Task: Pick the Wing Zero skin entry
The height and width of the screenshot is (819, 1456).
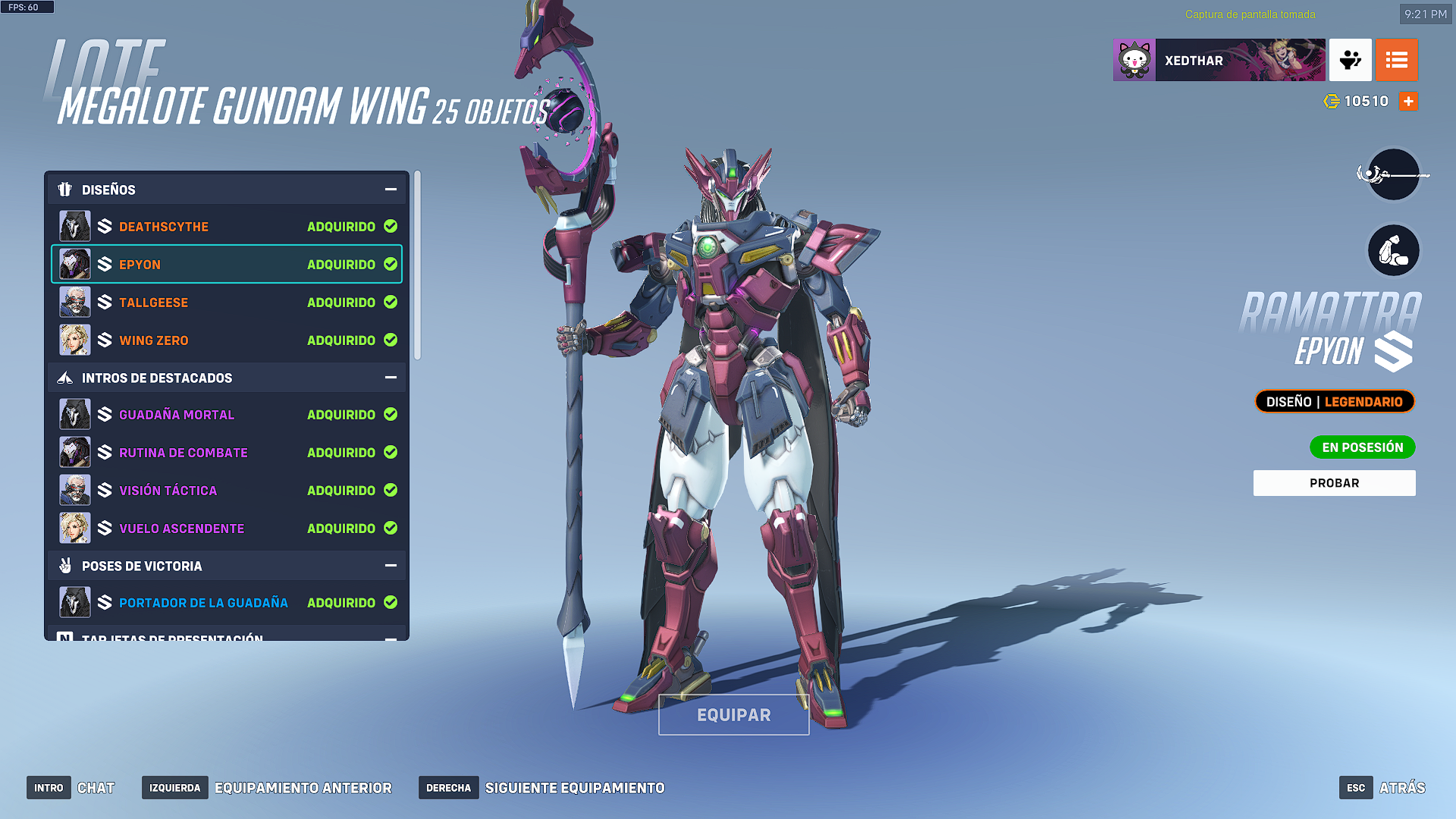Action: [226, 340]
